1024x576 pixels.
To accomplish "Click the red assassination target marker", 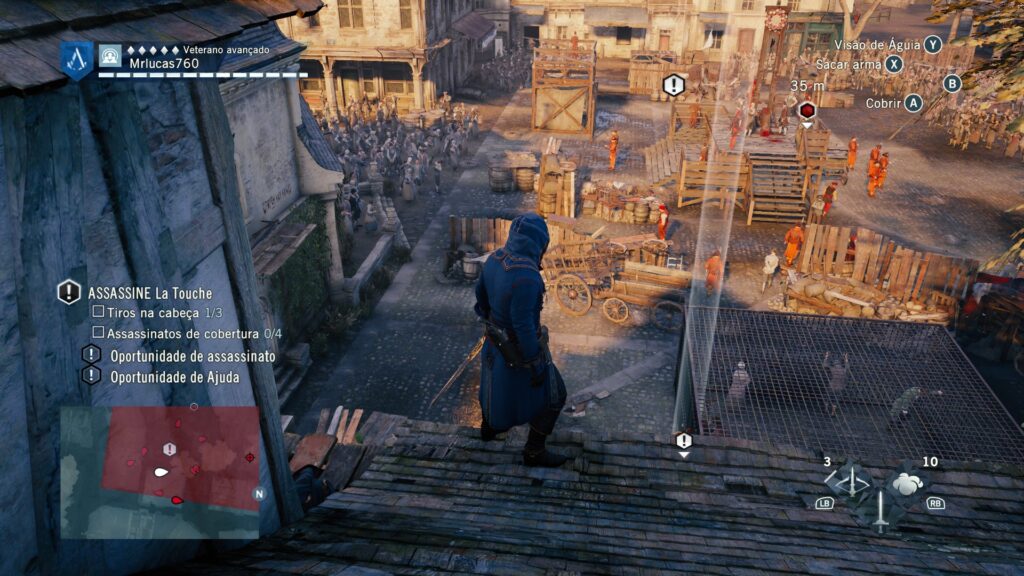I will [807, 110].
